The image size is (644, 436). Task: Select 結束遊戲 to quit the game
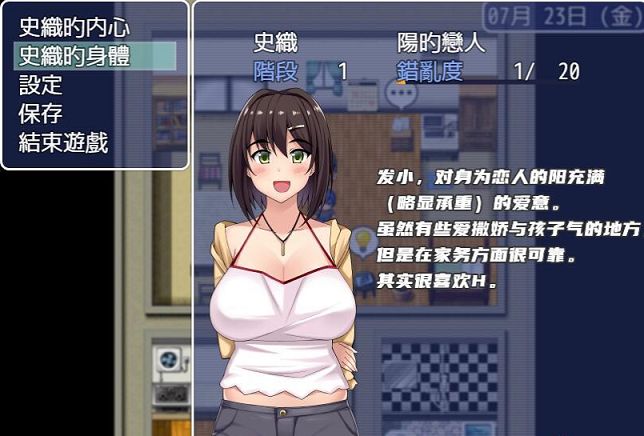pyautogui.click(x=64, y=142)
